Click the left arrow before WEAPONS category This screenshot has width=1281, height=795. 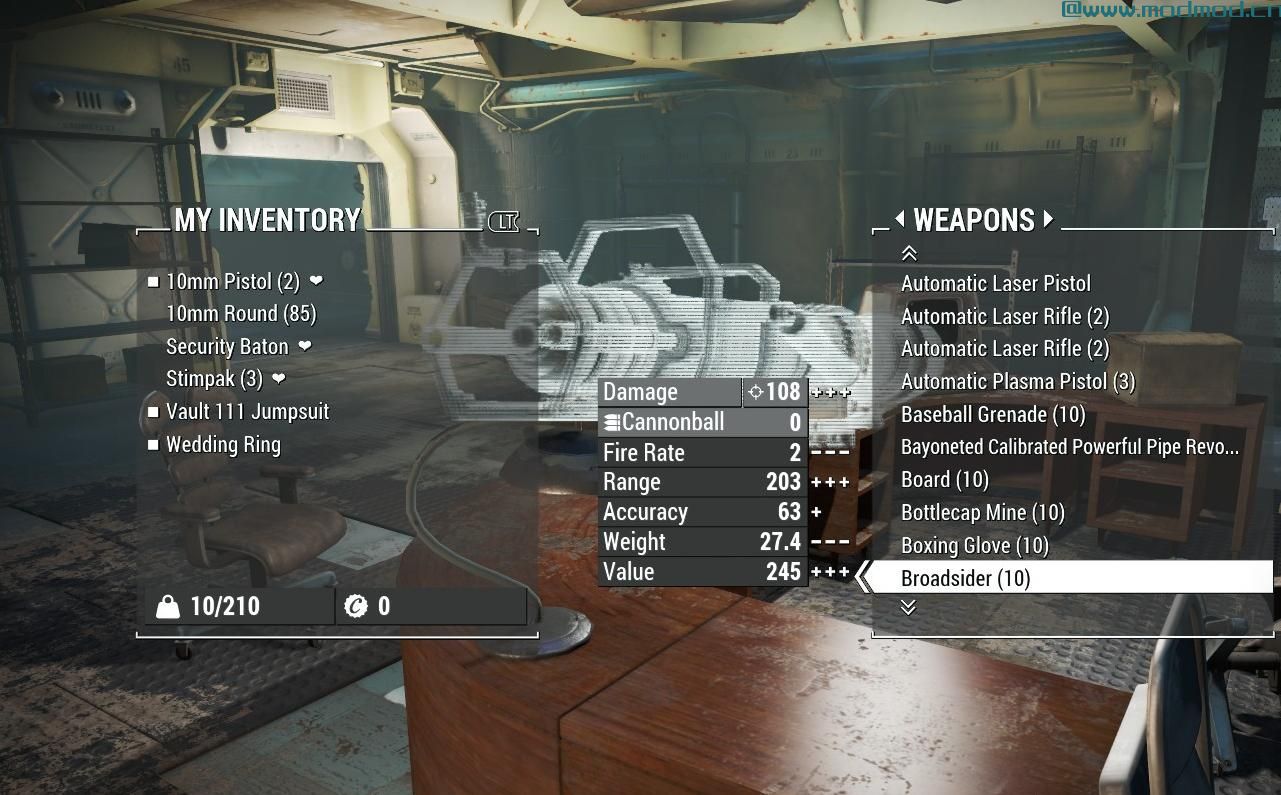tap(901, 220)
